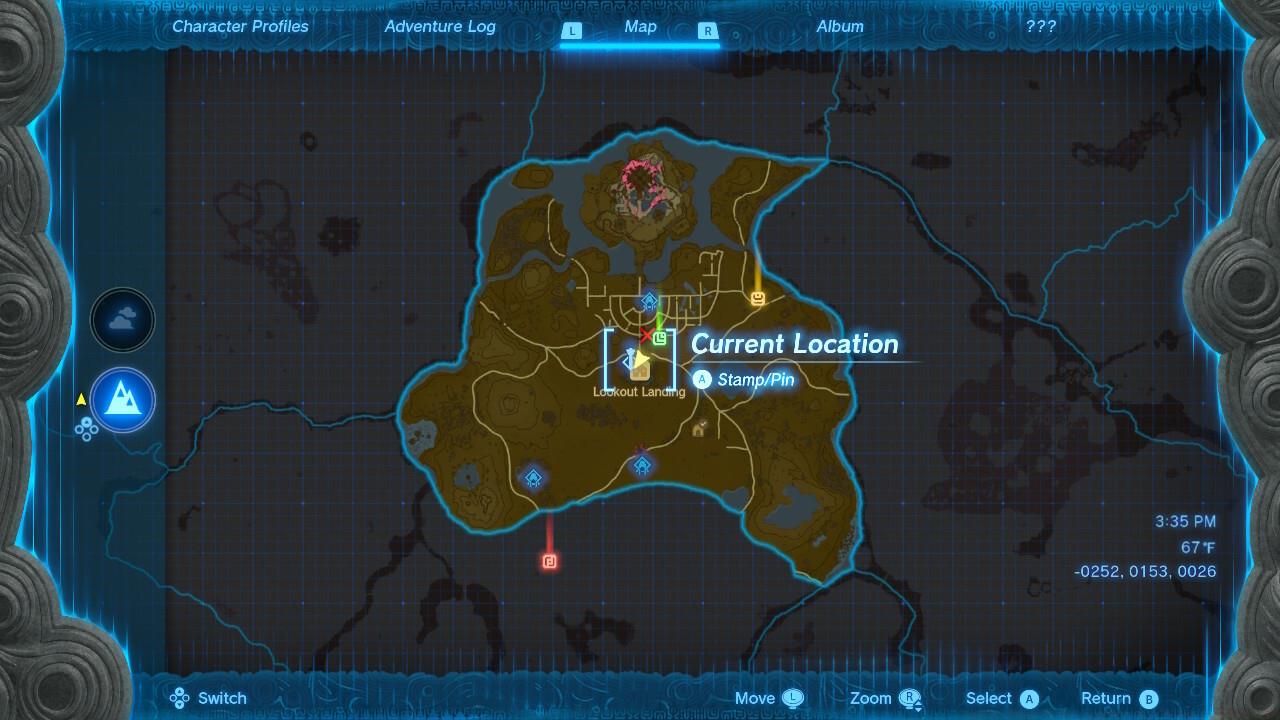Viewport: 1280px width, 720px height.
Task: Select the small house icon south of Lookout Landing
Action: [696, 430]
